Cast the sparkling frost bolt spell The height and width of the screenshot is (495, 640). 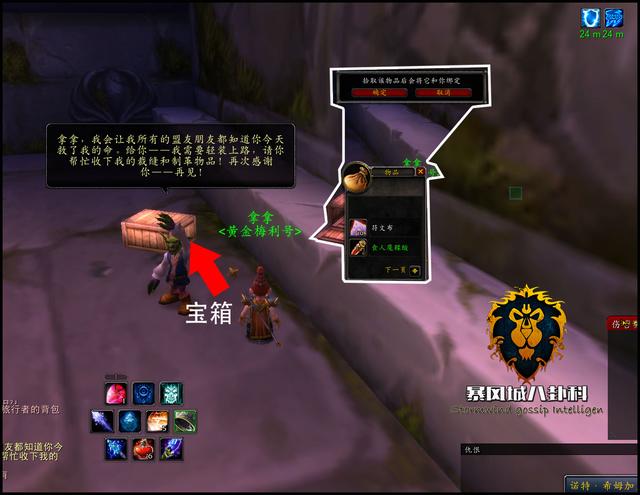point(117,449)
